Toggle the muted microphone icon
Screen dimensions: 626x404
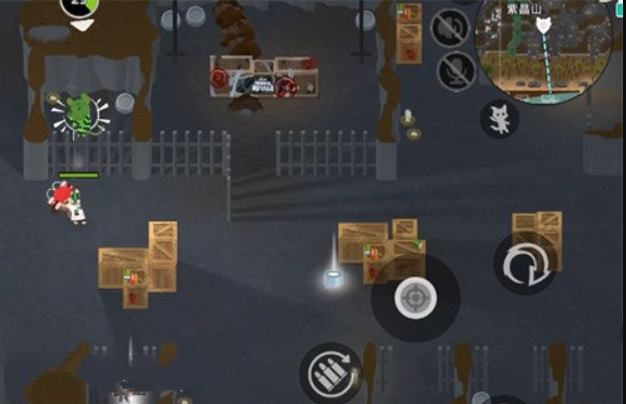pyautogui.click(x=456, y=70)
